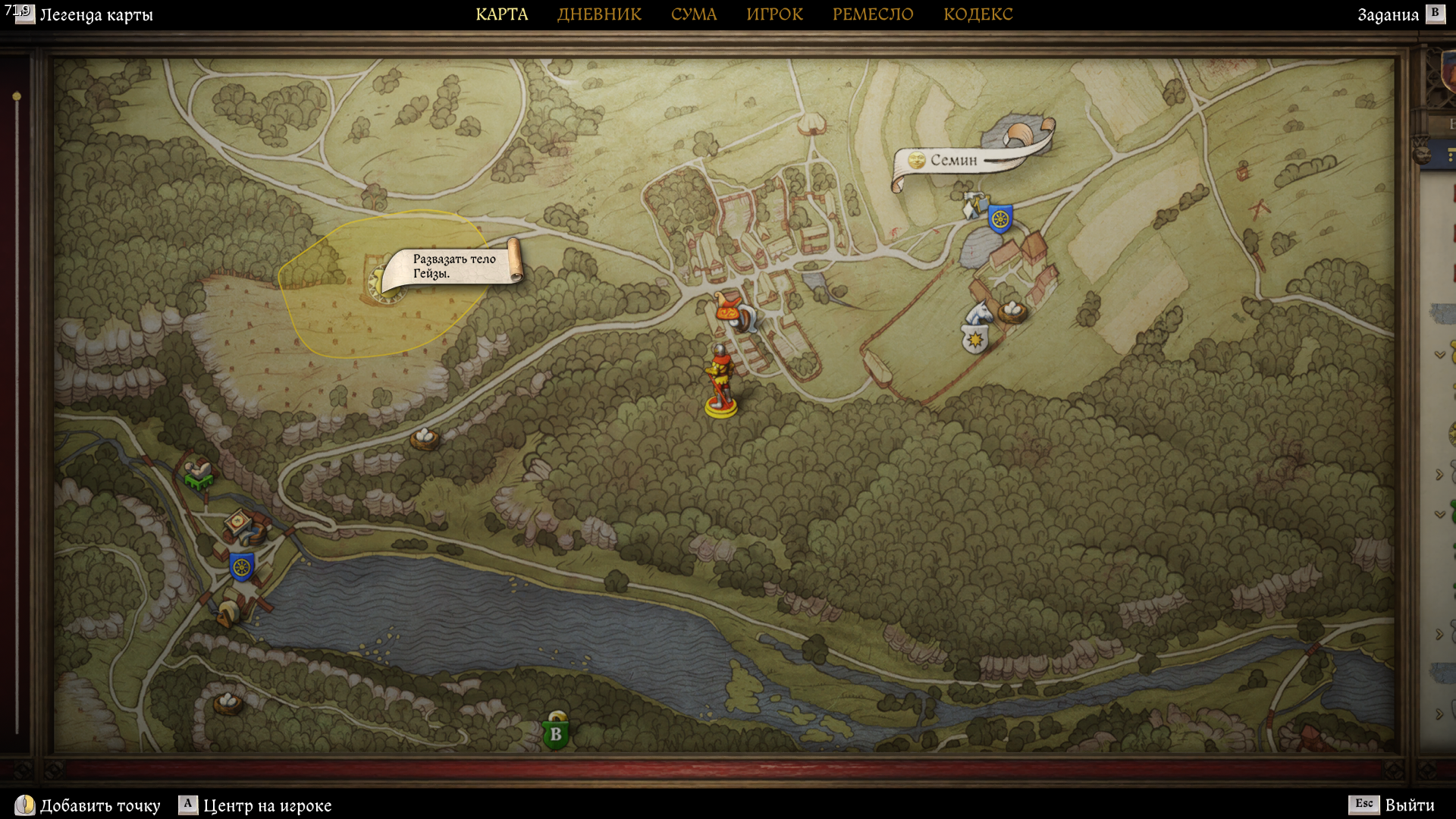1456x819 pixels.
Task: Select the fast travel shield by the lake
Action: 241,566
